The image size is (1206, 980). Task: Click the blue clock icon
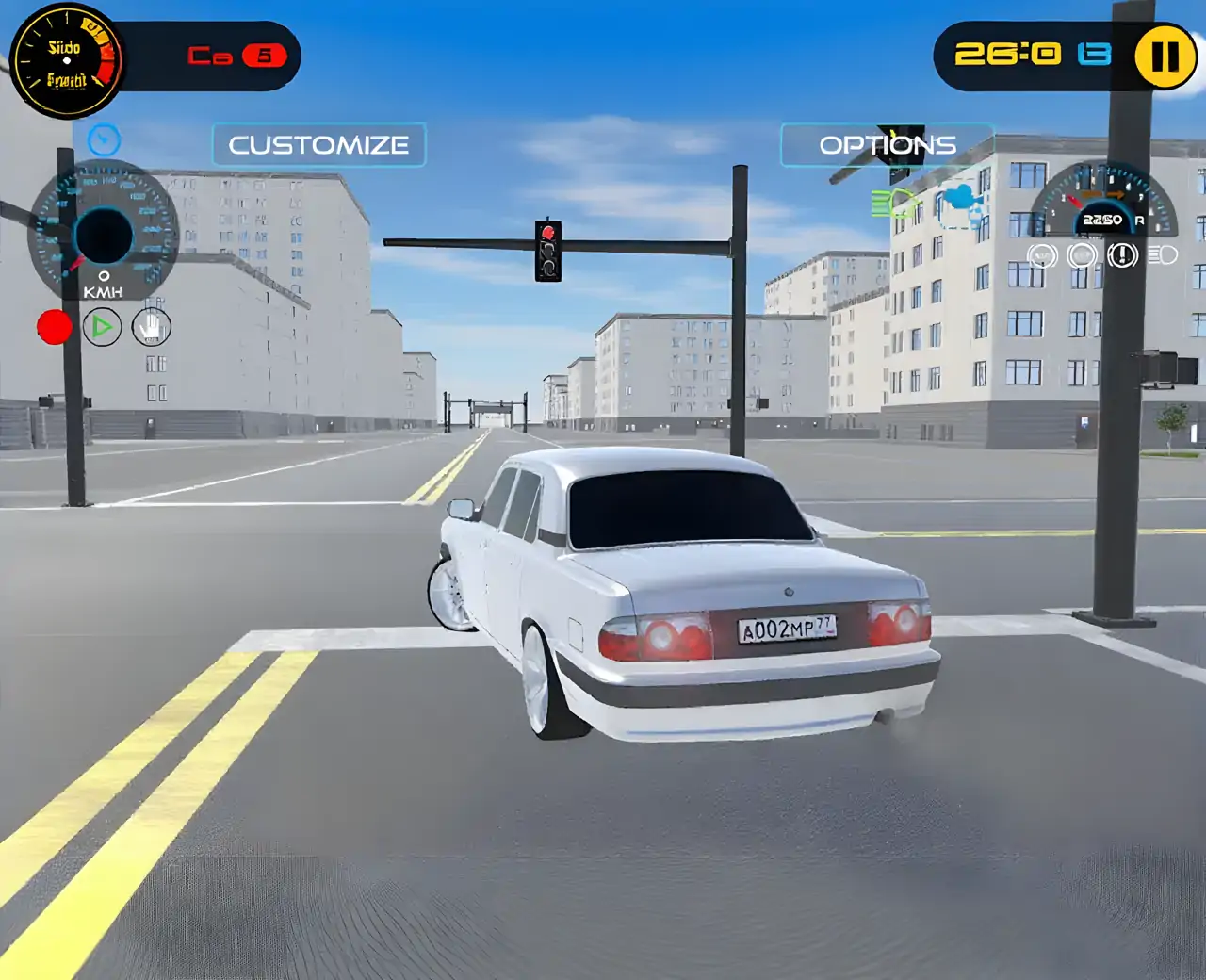tap(104, 140)
